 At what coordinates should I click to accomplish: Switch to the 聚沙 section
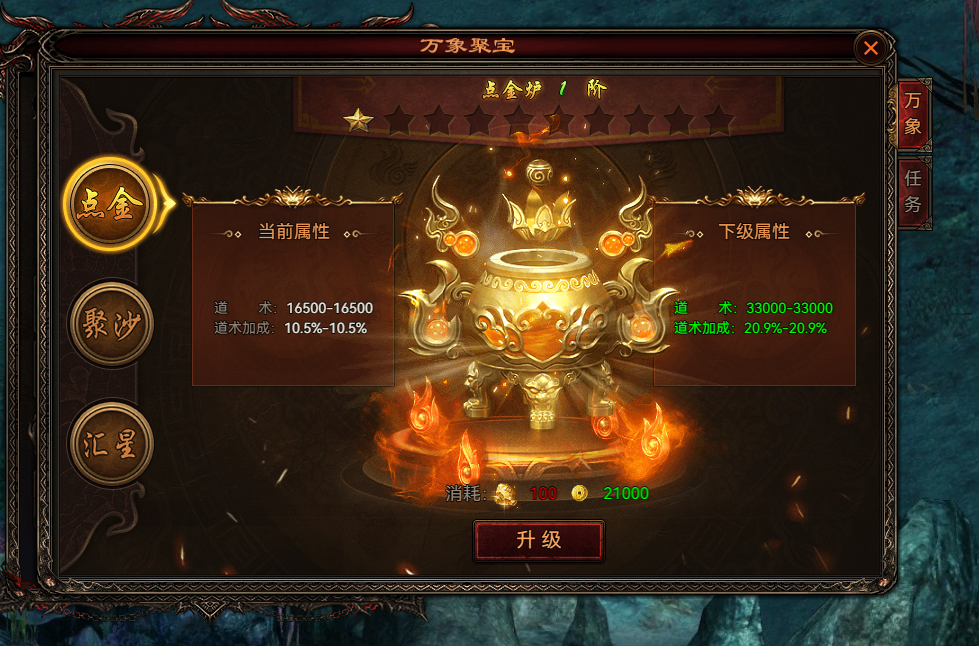tap(110, 323)
